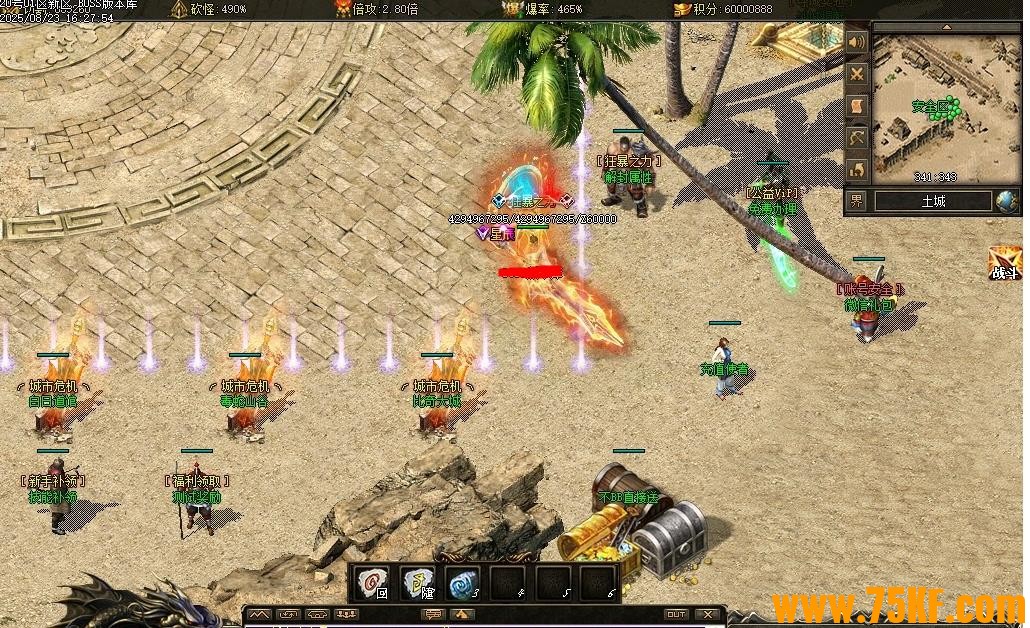Use the blue swirl stone in slot 3

462,582
